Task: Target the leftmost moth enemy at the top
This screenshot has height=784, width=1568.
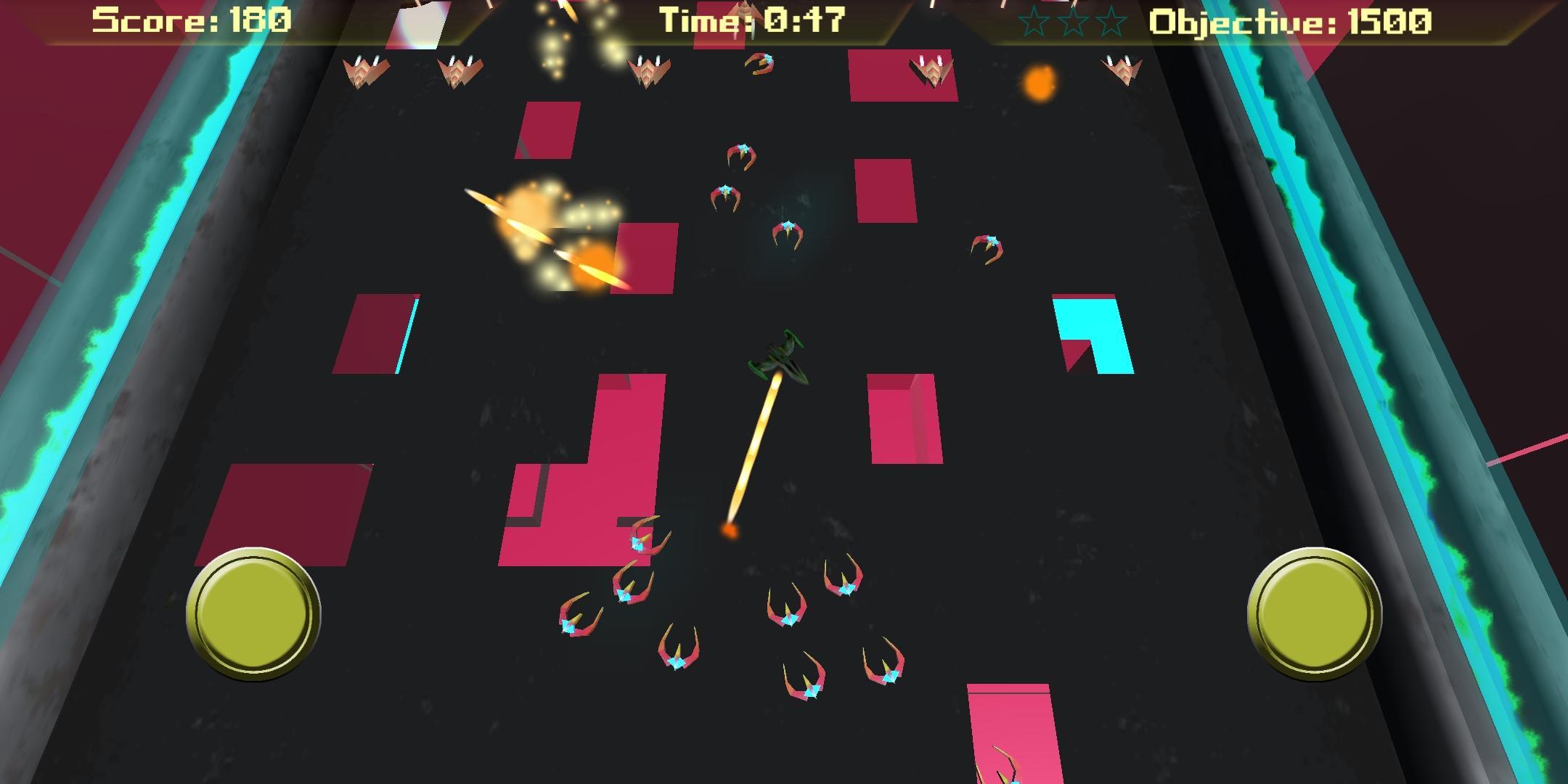Action: point(365,73)
